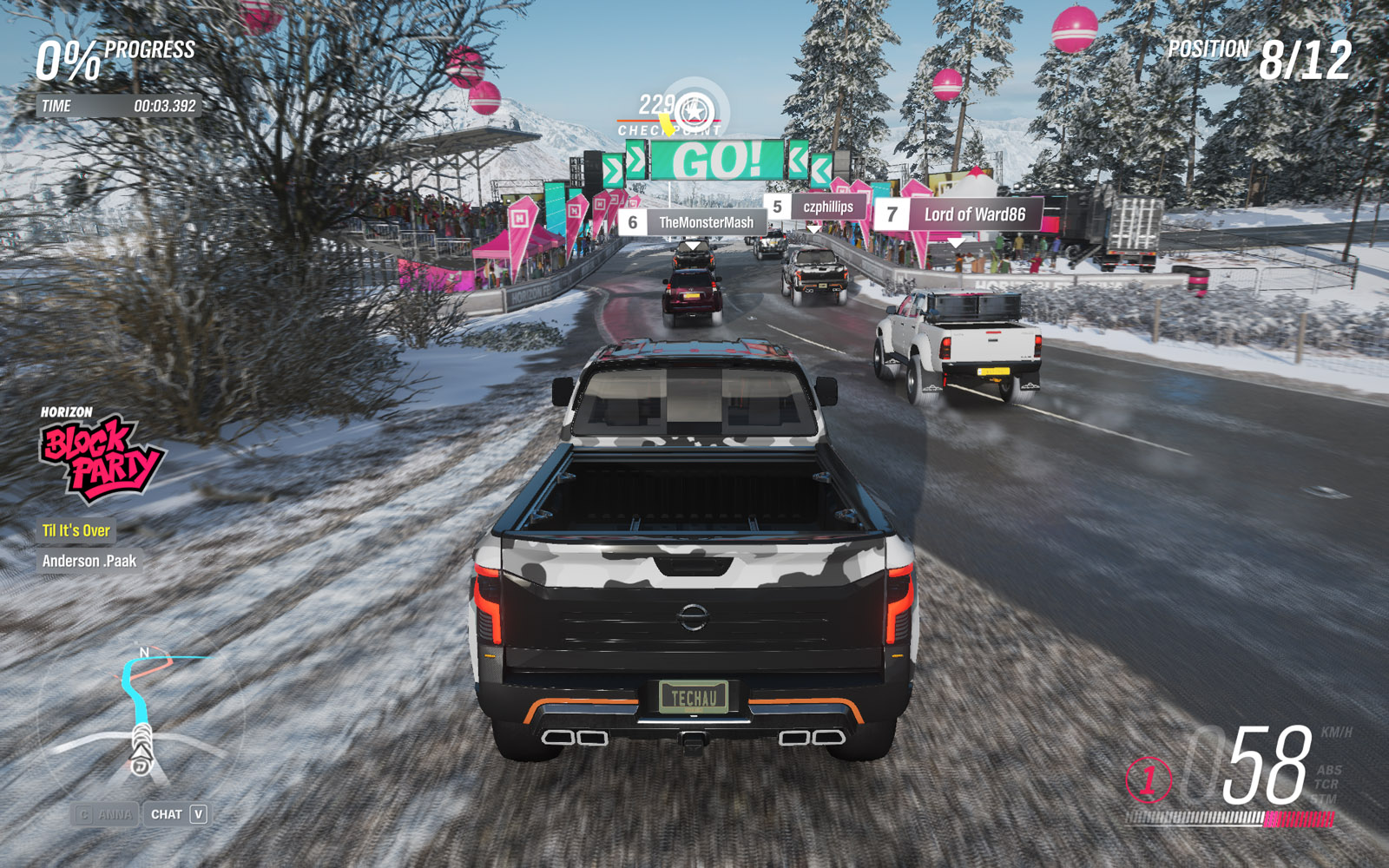Click the route minimap
This screenshot has height=868, width=1389.
point(143,712)
